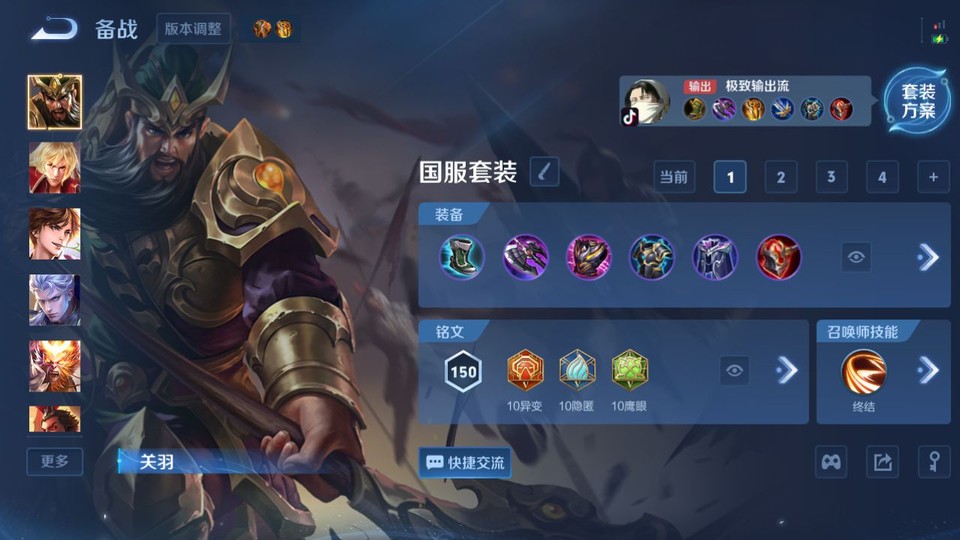This screenshot has width=960, height=540.
Task: Go back with the return arrow
Action: (x=54, y=28)
